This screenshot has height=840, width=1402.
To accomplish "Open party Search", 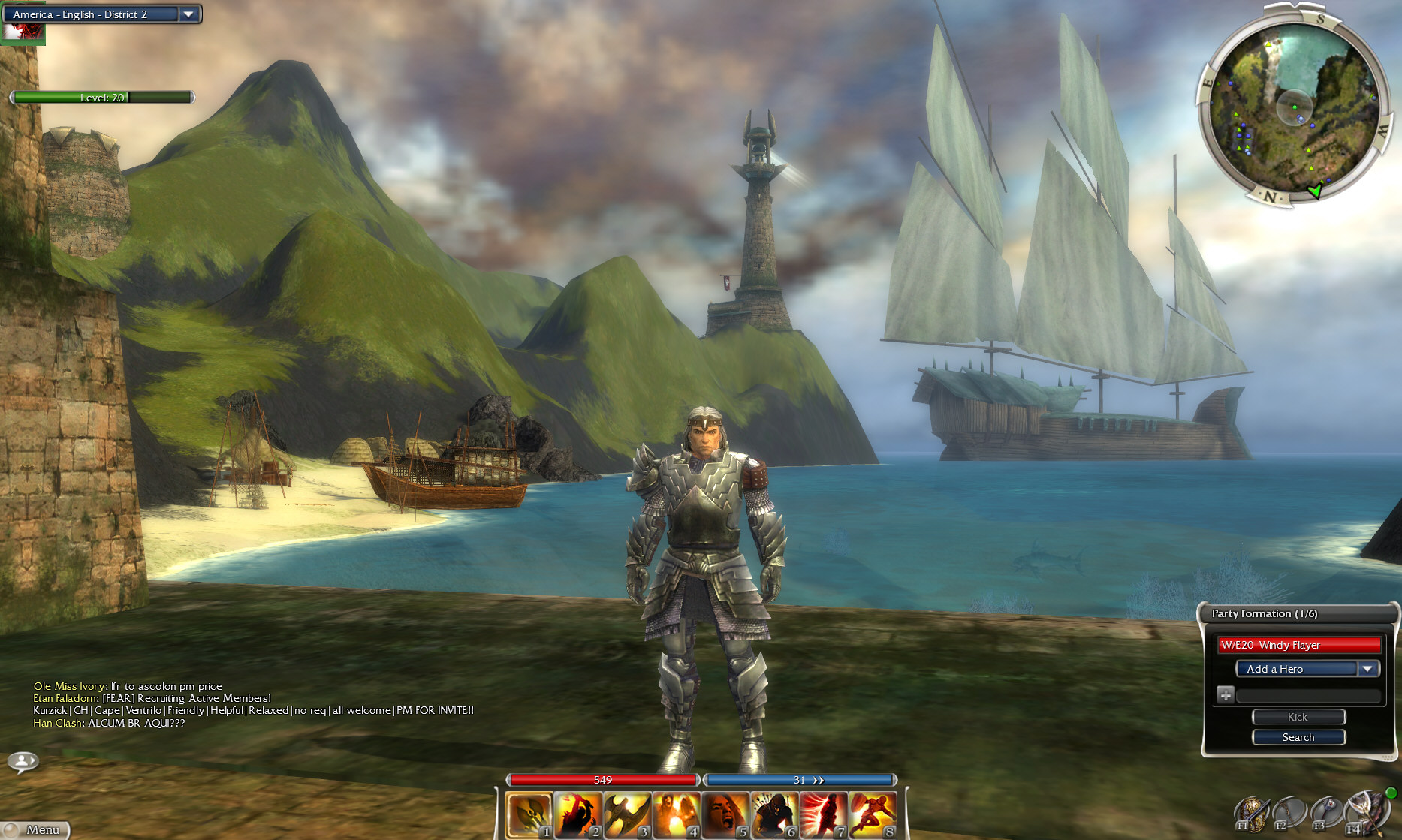I will pos(1298,737).
